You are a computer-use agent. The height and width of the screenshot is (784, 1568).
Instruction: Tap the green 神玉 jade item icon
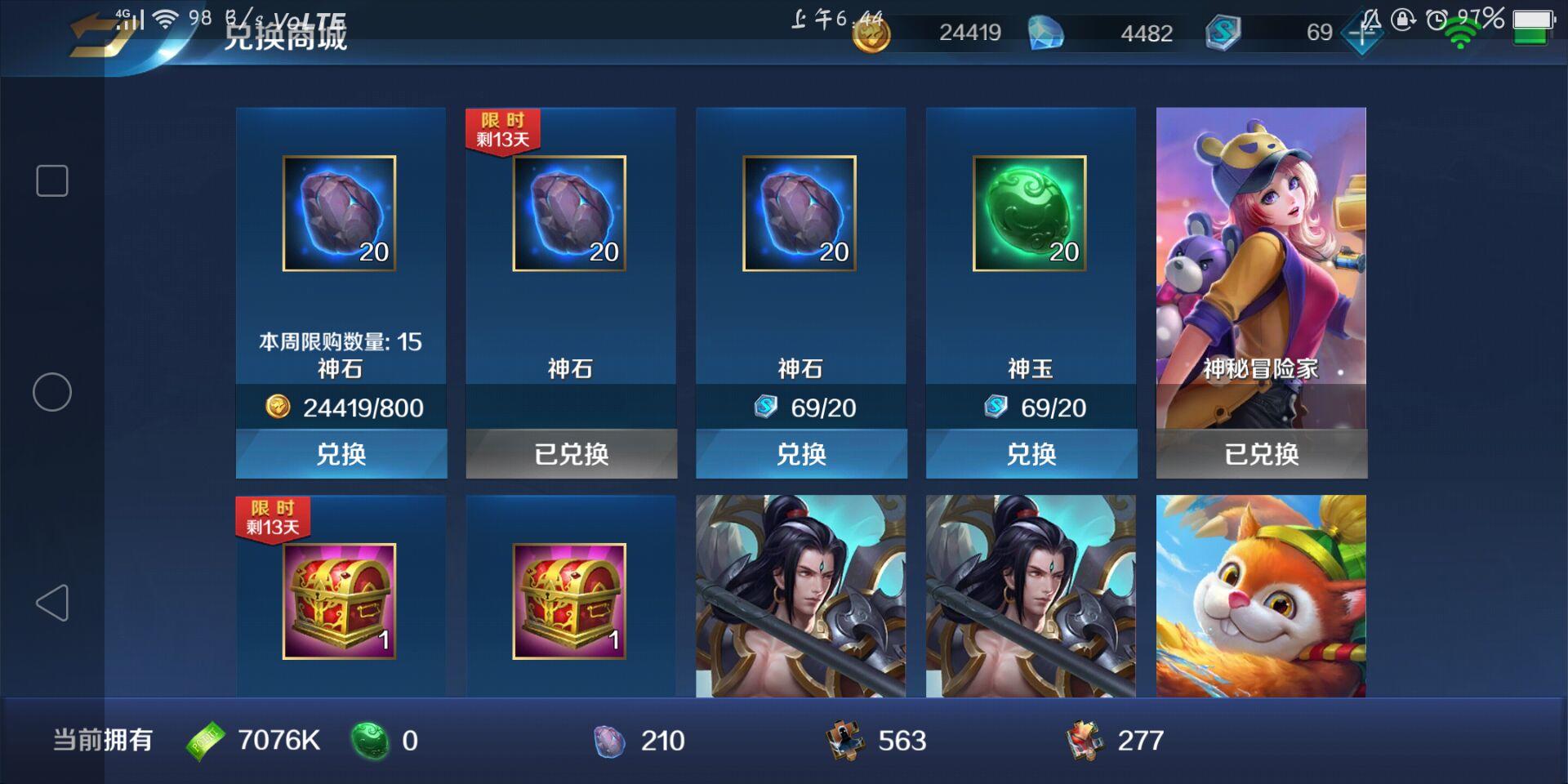pyautogui.click(x=1031, y=214)
